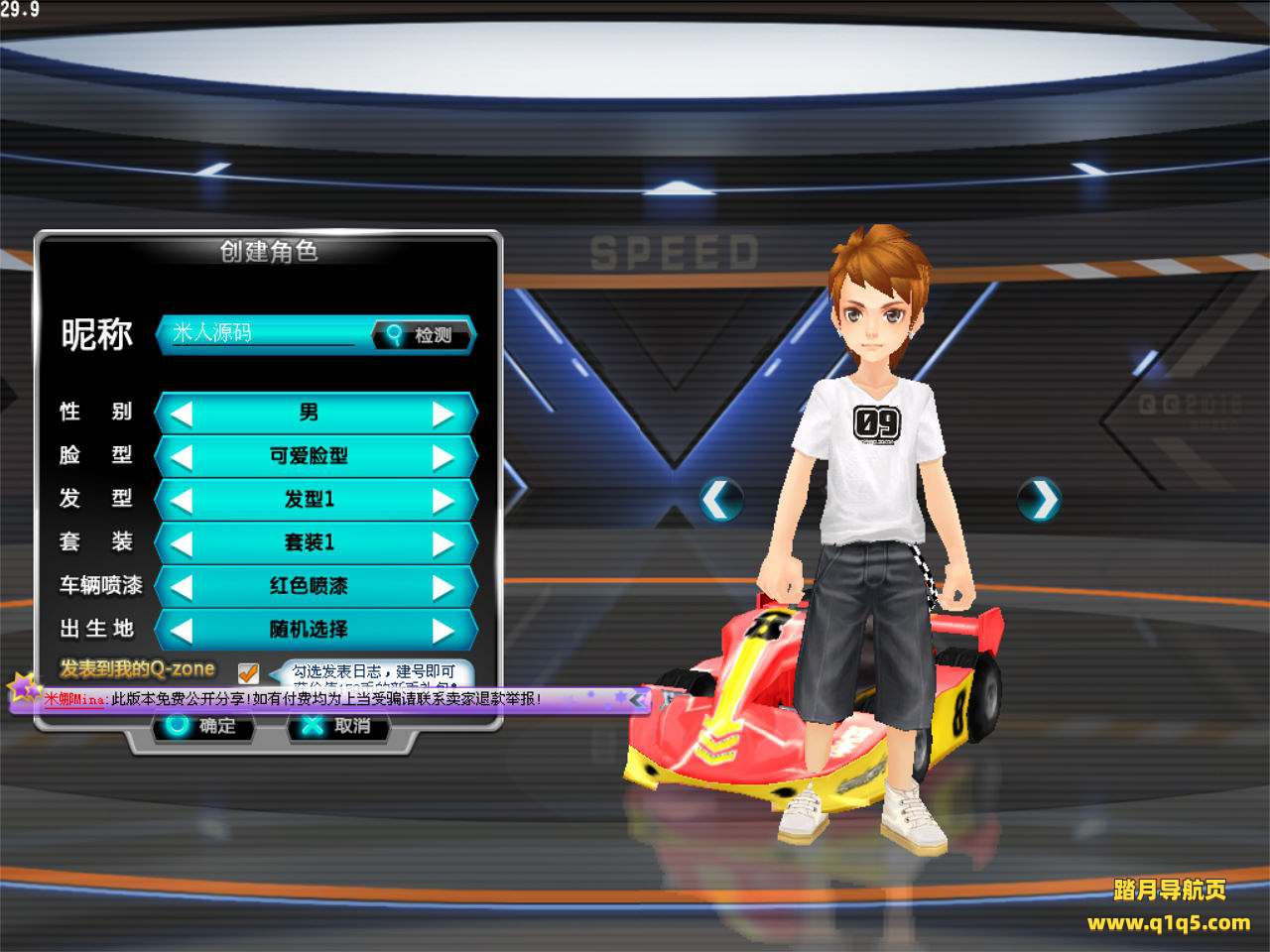Switch 性别 gender with the left arrow
Screen dimensions: 1270x952
coord(182,414)
